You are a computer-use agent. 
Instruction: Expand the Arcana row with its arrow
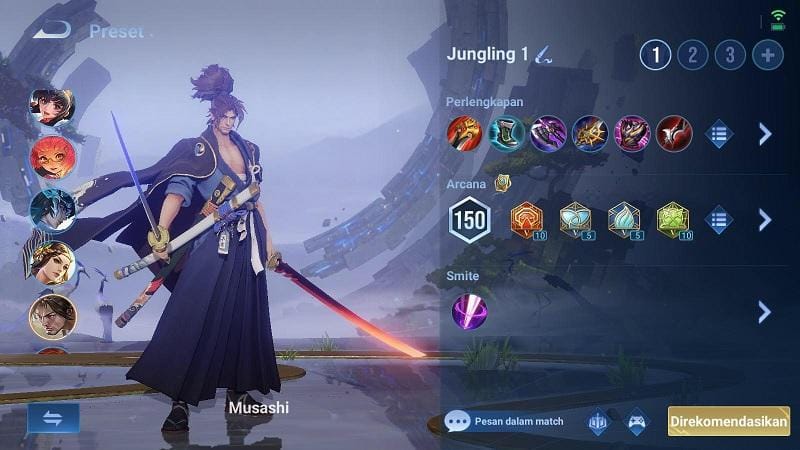[765, 220]
